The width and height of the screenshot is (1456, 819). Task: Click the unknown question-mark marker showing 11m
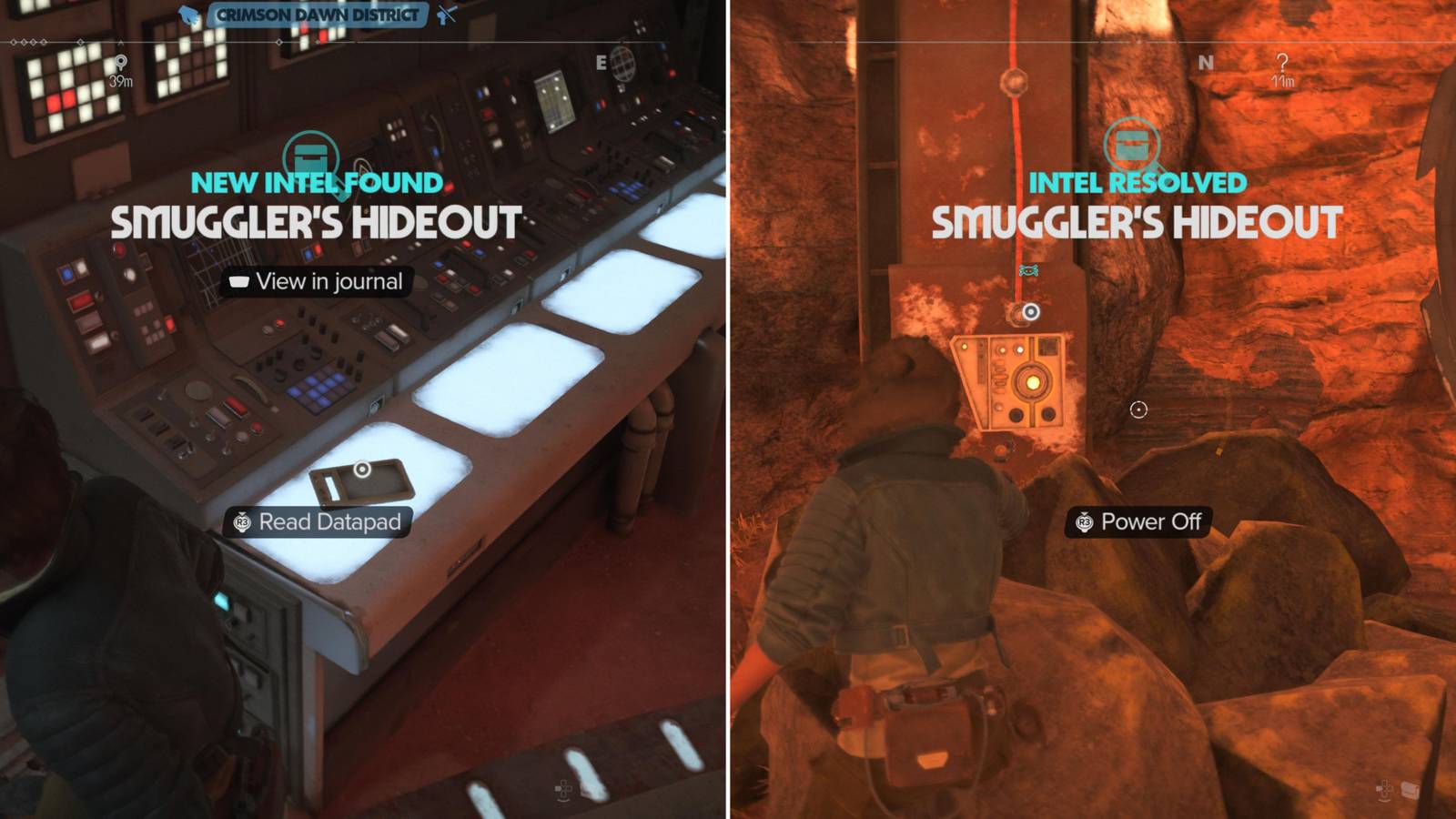1283,66
